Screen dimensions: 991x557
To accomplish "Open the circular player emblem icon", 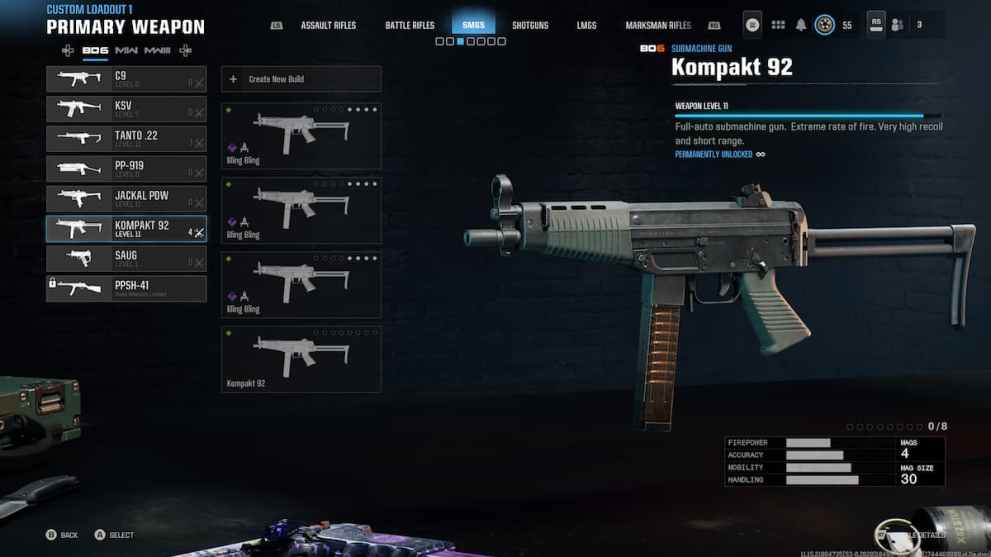I will tap(825, 25).
